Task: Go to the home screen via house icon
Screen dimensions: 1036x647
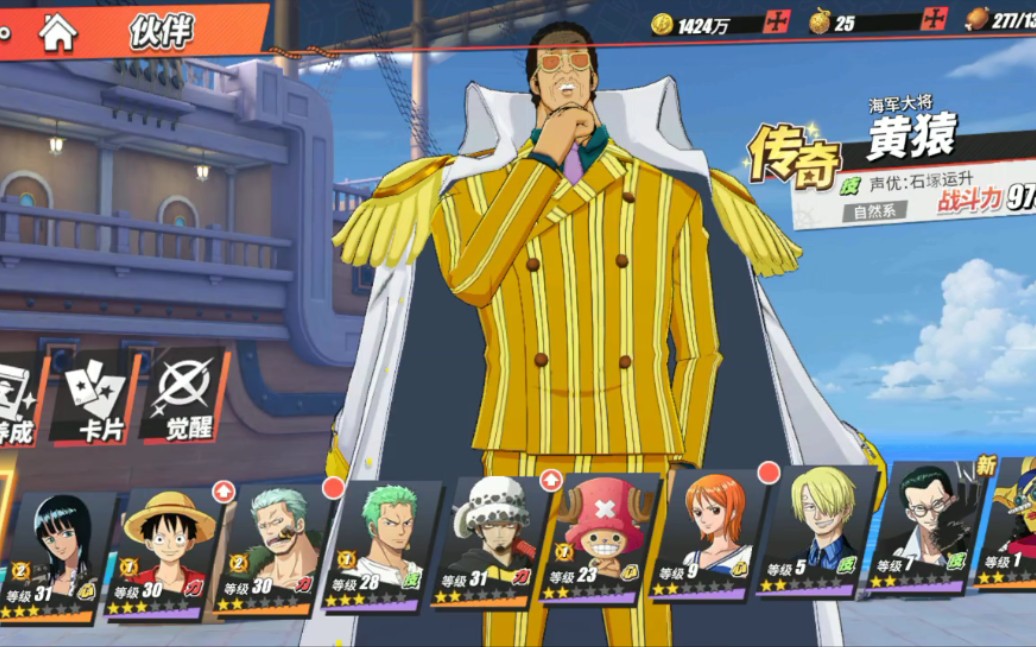Action: pos(58,33)
